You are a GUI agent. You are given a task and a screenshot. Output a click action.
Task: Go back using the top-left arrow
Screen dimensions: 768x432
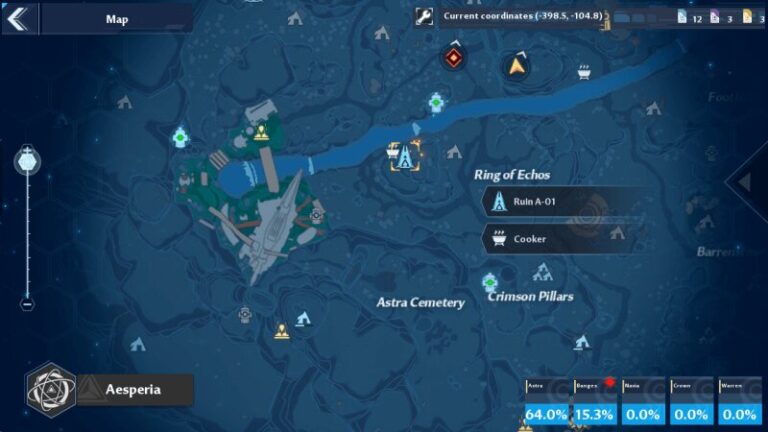(19, 18)
